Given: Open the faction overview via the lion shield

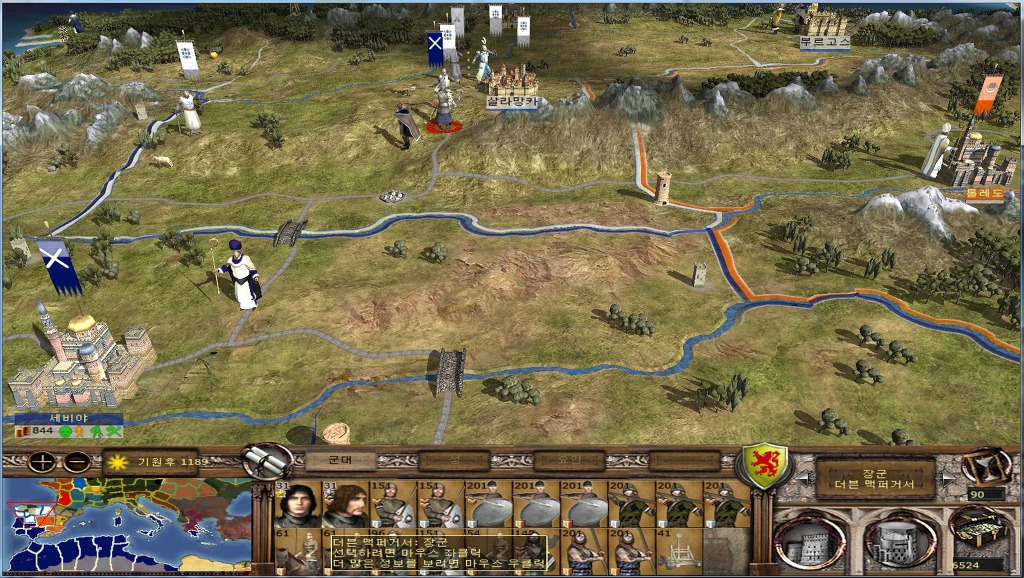Looking at the screenshot, I should [x=764, y=468].
